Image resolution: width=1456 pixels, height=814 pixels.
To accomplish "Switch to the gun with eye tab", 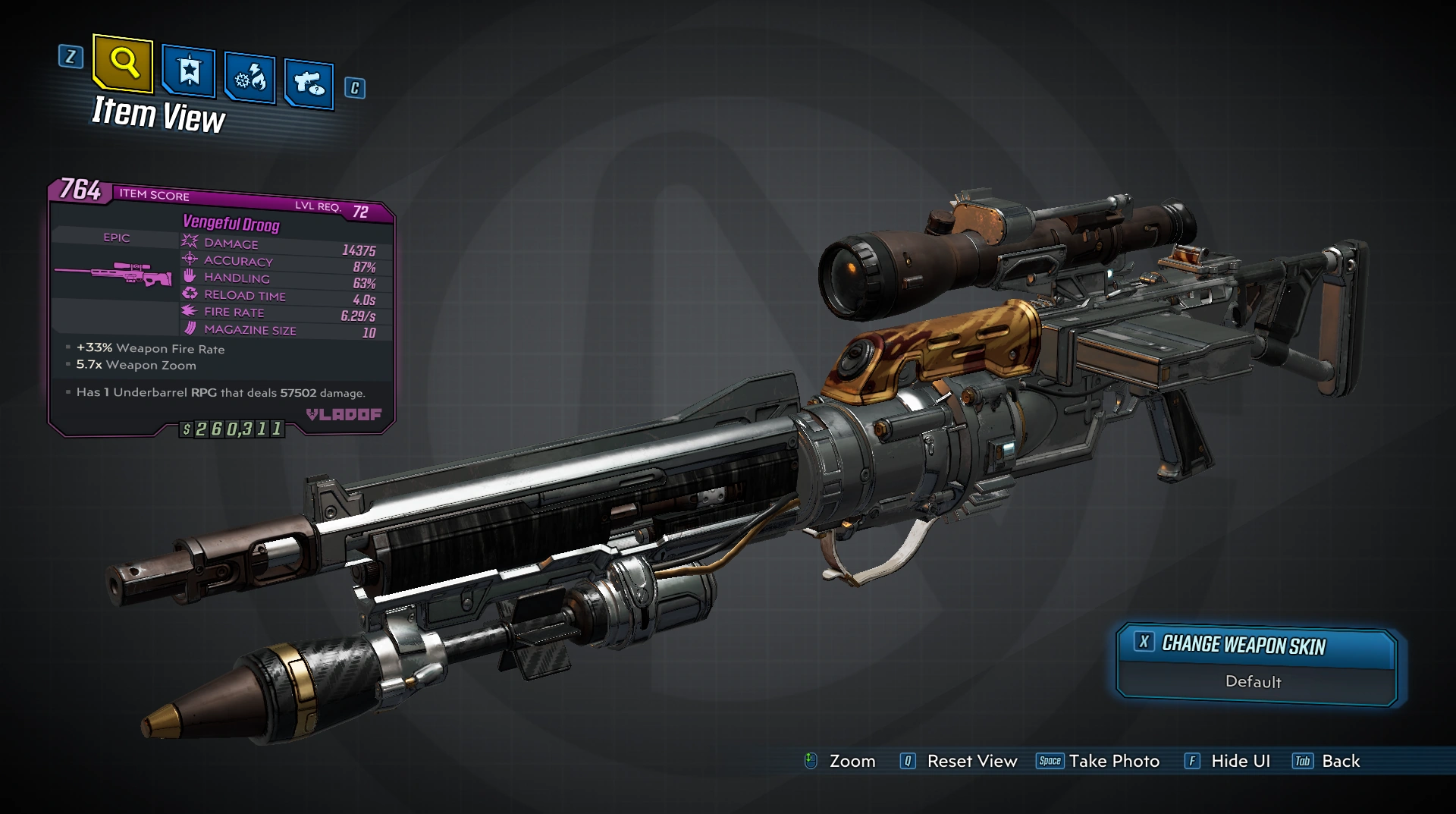I will (309, 83).
